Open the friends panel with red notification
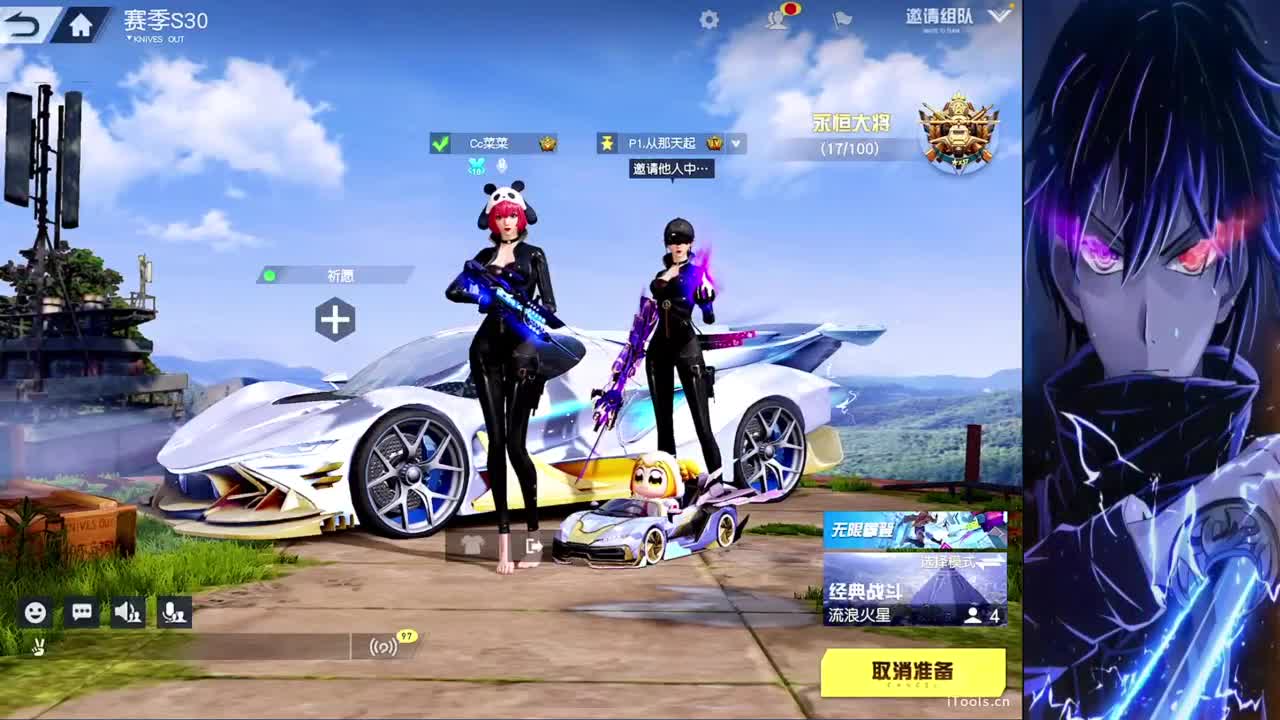Viewport: 1280px width, 720px height. (775, 18)
